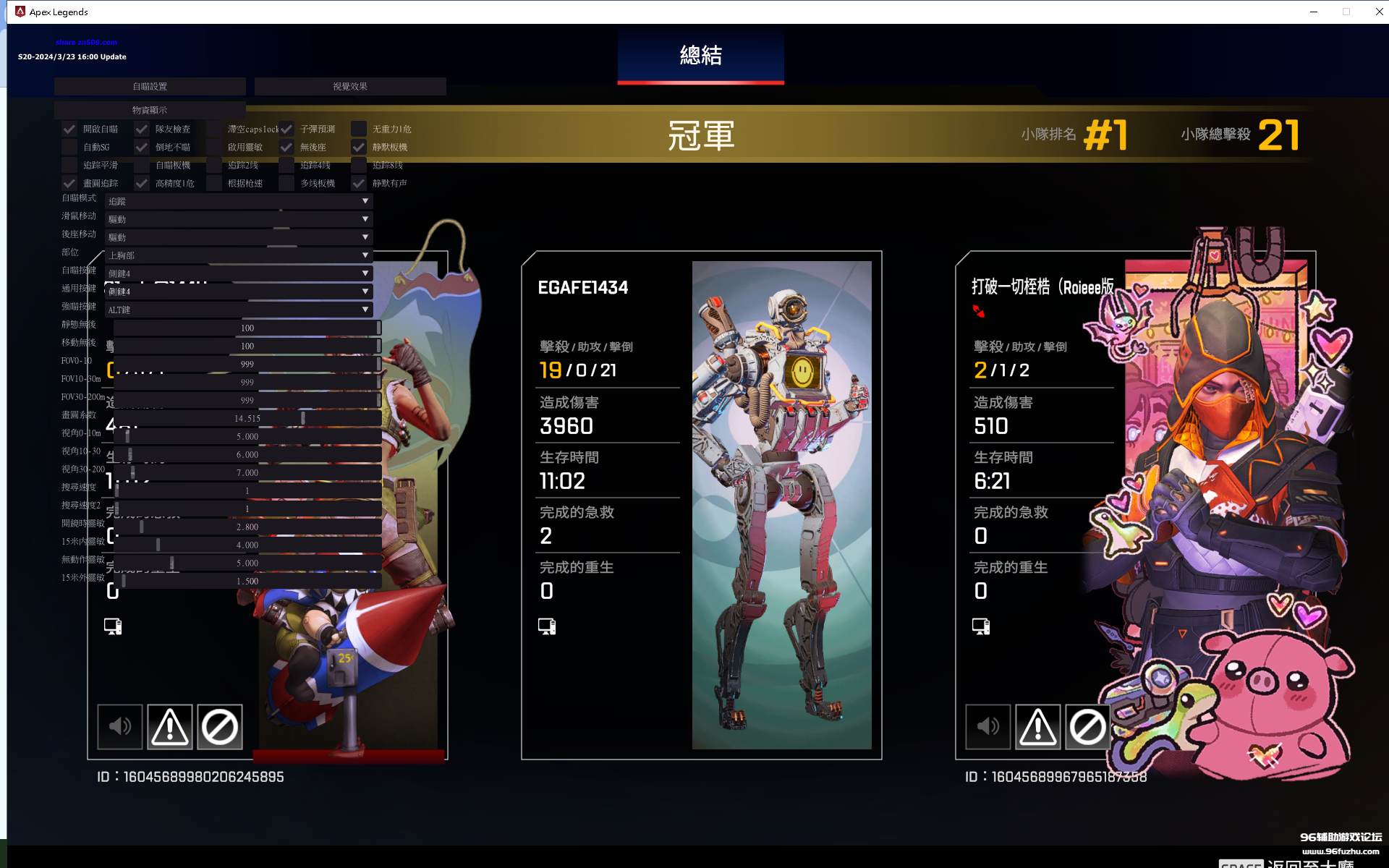Open the 自瞄模式 dropdown showing 追蹤
The image size is (1389, 868).
click(x=239, y=200)
